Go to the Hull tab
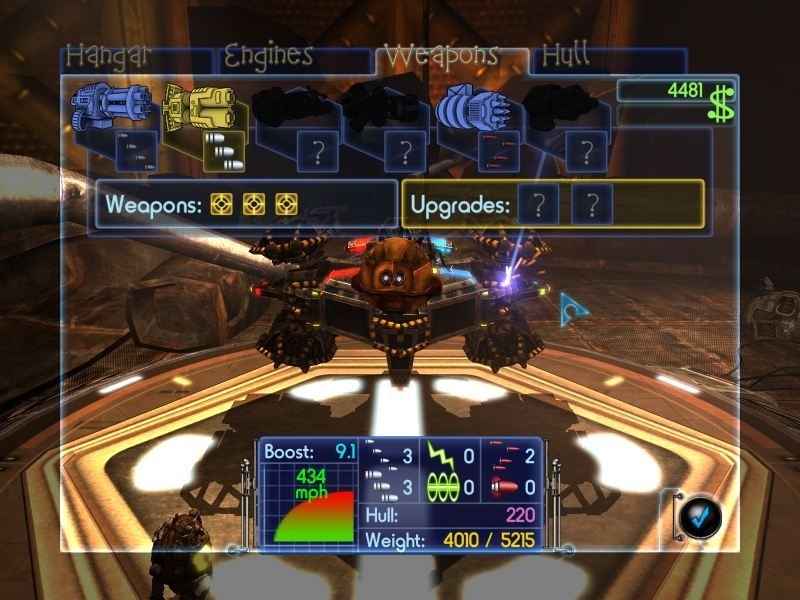Viewport: 800px width, 600px height. (x=565, y=56)
